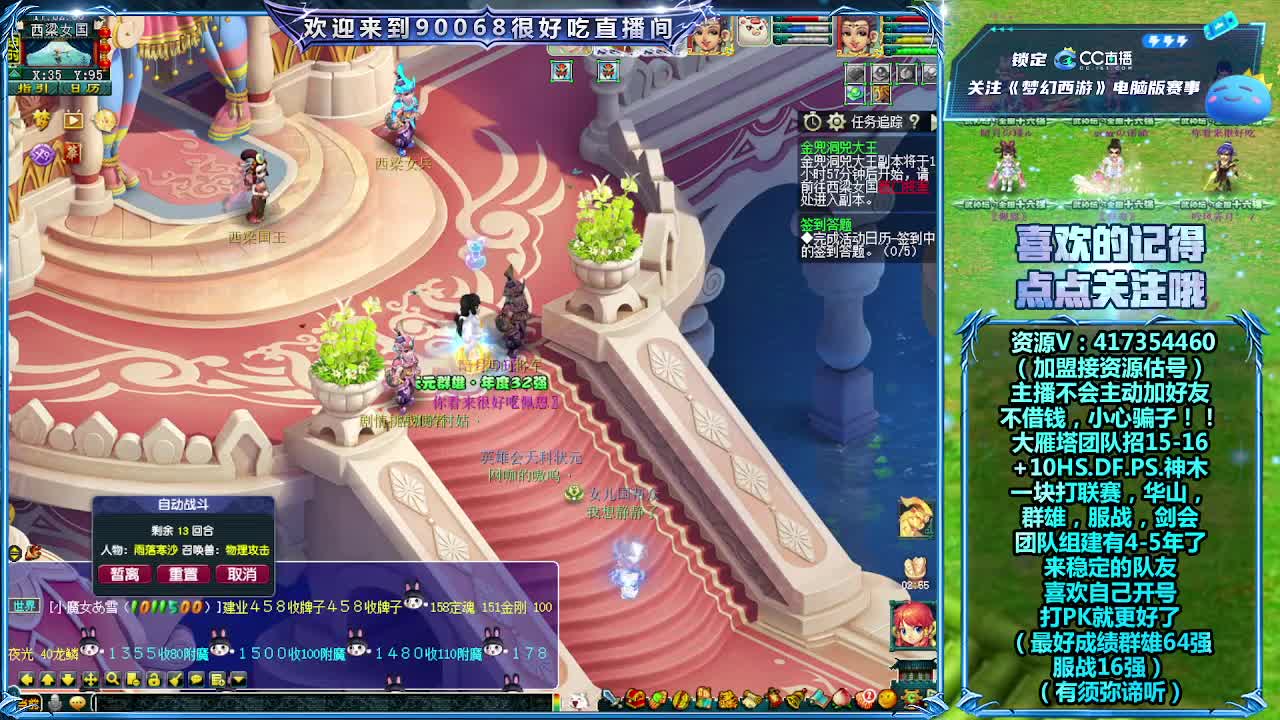
Task: Click the red-haired character portrait at bottom right
Action: (x=913, y=626)
